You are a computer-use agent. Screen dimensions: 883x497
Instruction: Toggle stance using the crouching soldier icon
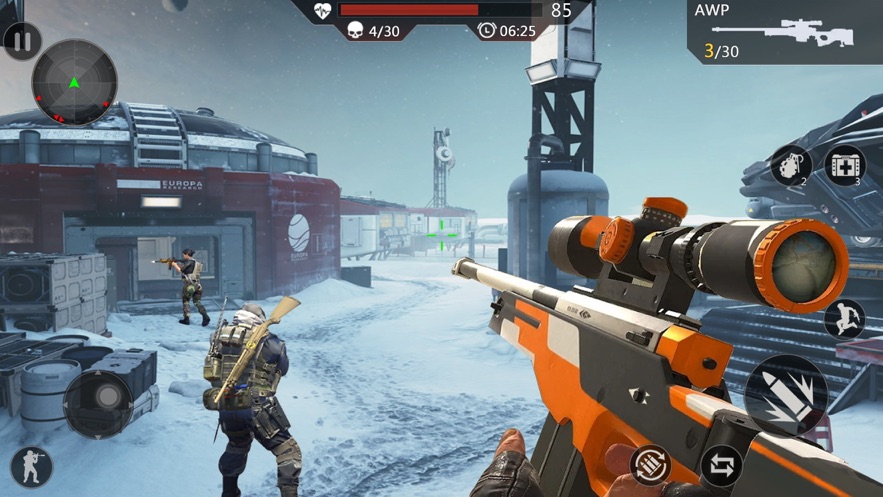point(31,467)
